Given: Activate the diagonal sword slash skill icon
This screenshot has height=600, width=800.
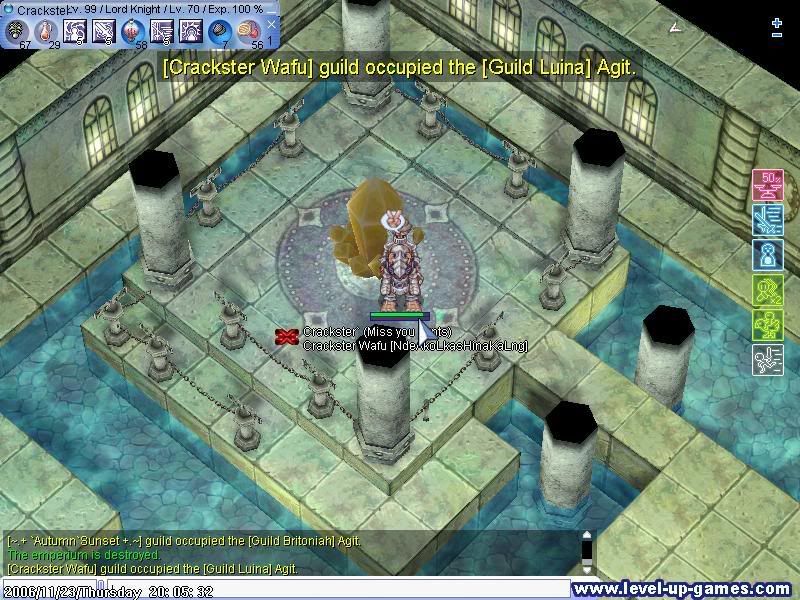Looking at the screenshot, I should pyautogui.click(x=104, y=31).
